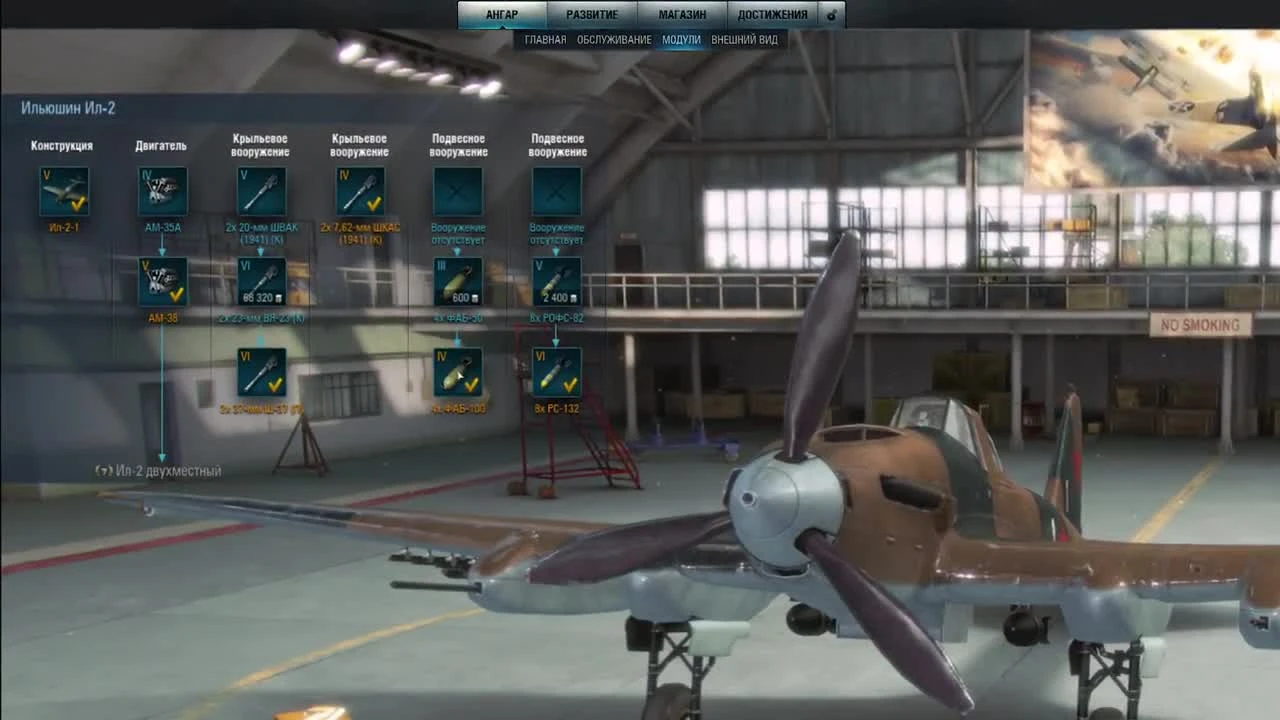Click the 2x 23-мм ВЯ-23 cannon icon
Image resolution: width=1280 pixels, height=720 pixels.
point(261,280)
